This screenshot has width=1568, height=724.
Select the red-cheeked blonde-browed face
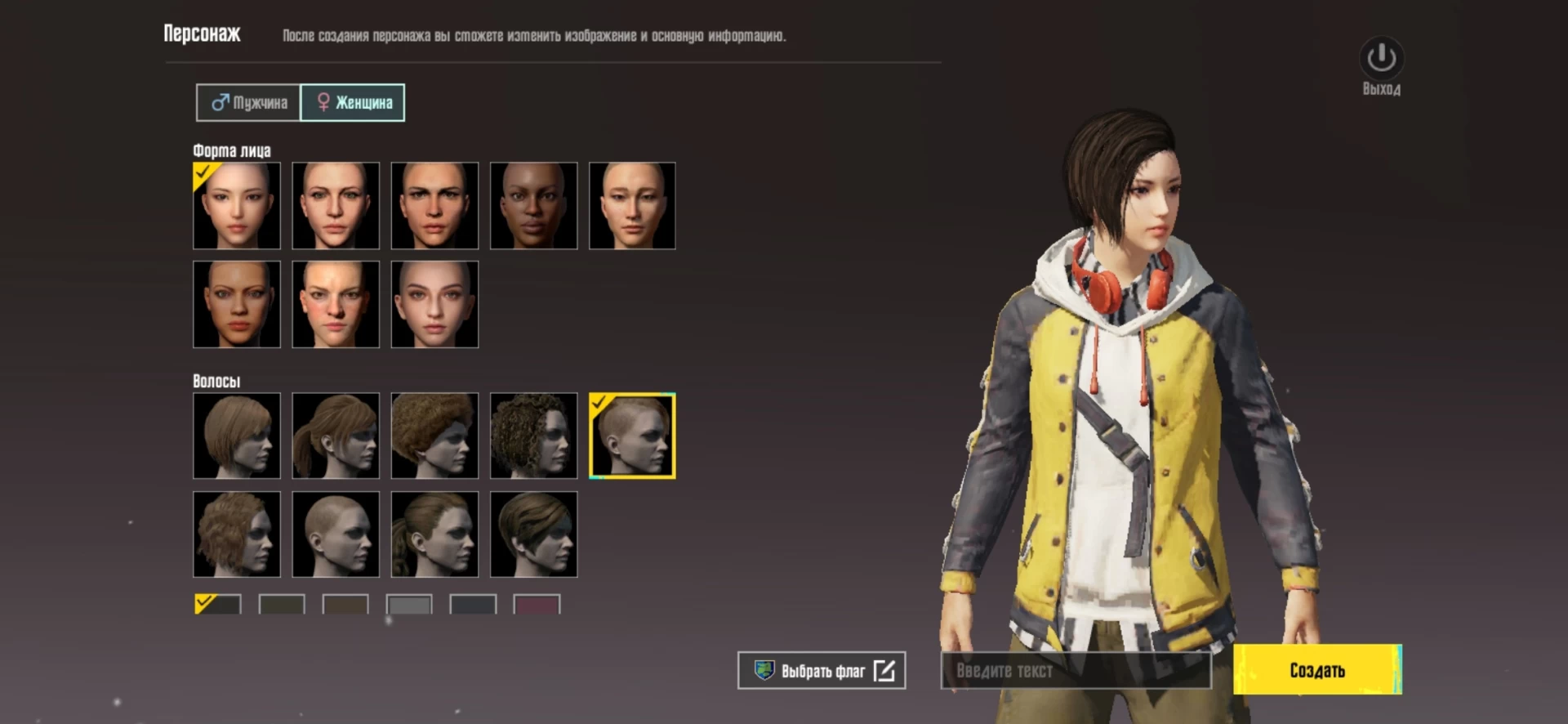click(336, 305)
